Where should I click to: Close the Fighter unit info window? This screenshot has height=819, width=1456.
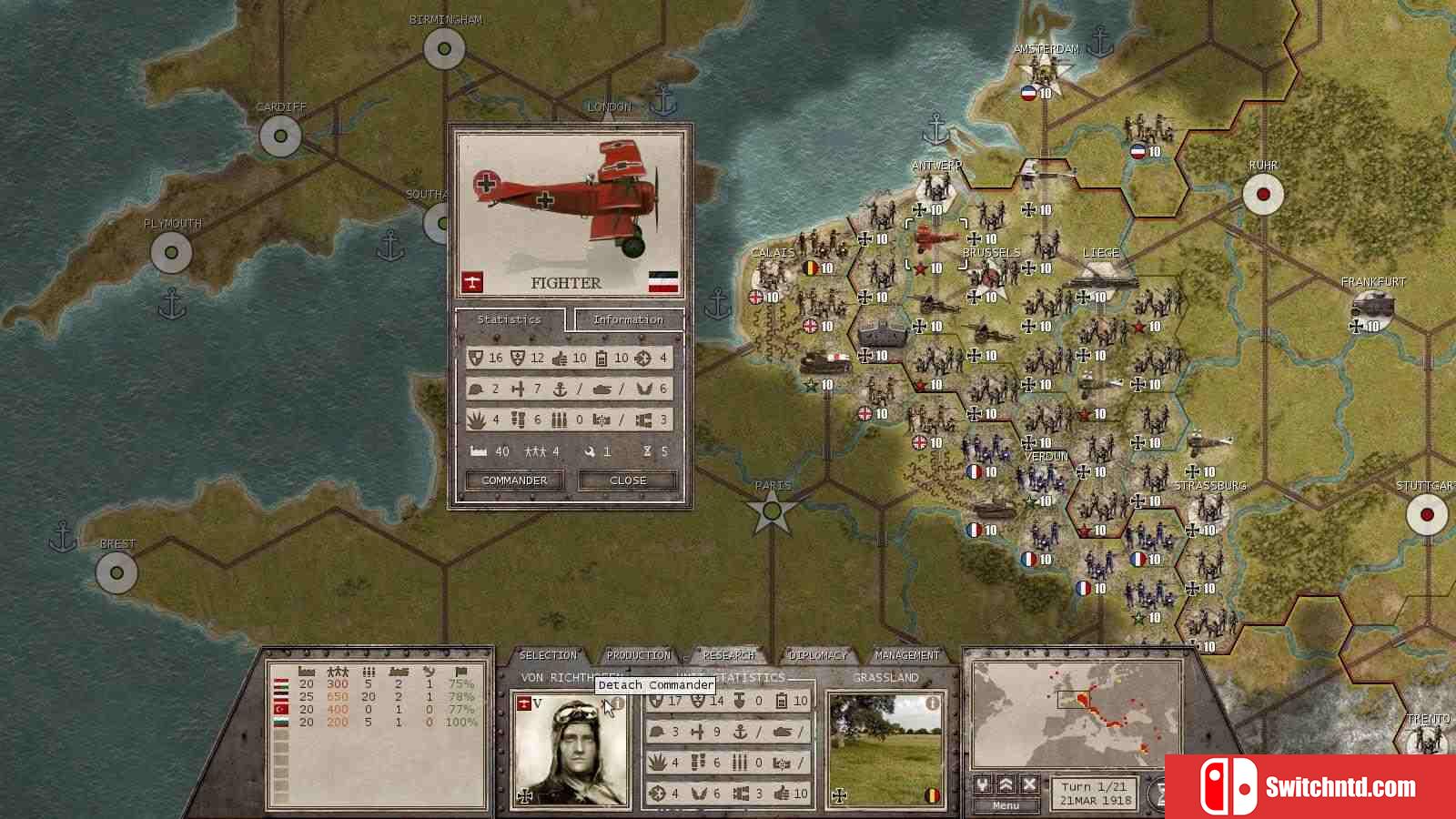pyautogui.click(x=628, y=480)
